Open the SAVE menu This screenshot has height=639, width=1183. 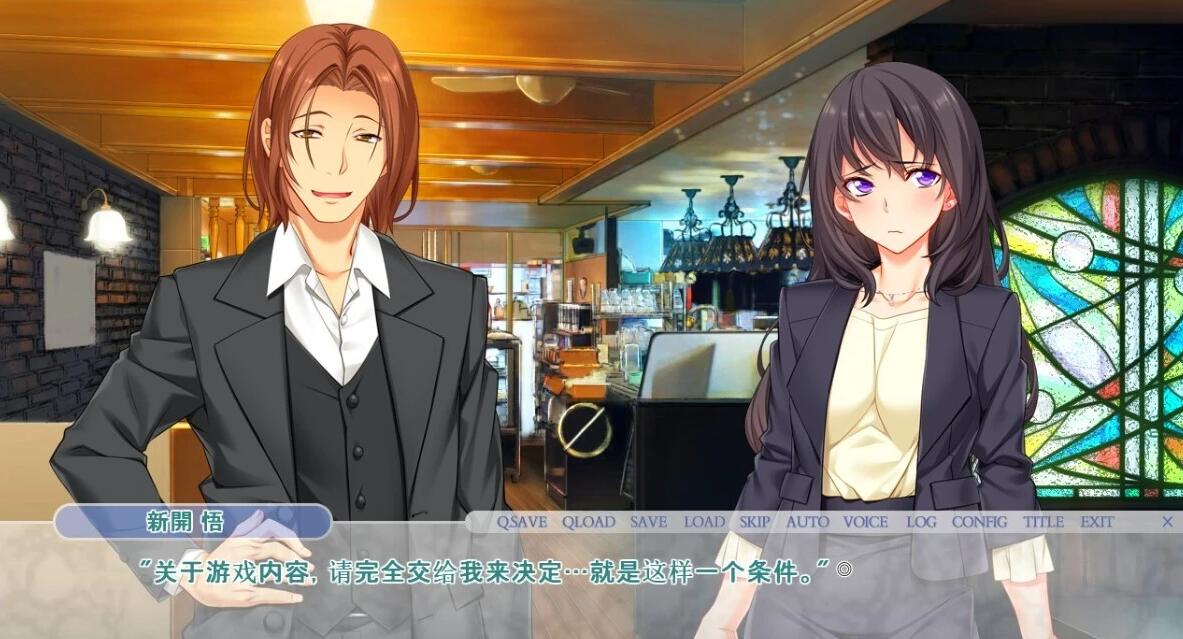click(x=648, y=522)
